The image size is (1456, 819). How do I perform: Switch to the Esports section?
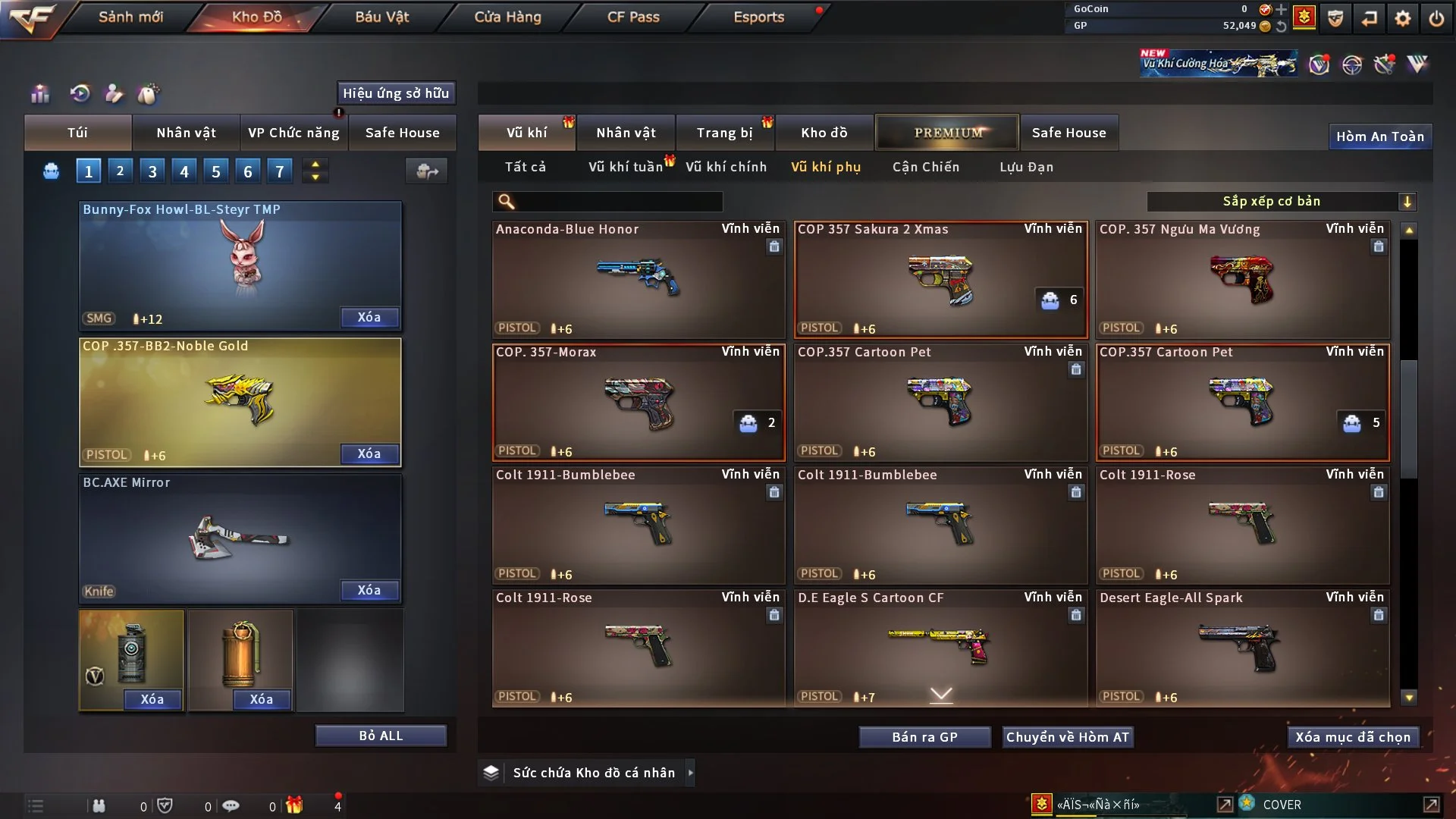click(758, 17)
